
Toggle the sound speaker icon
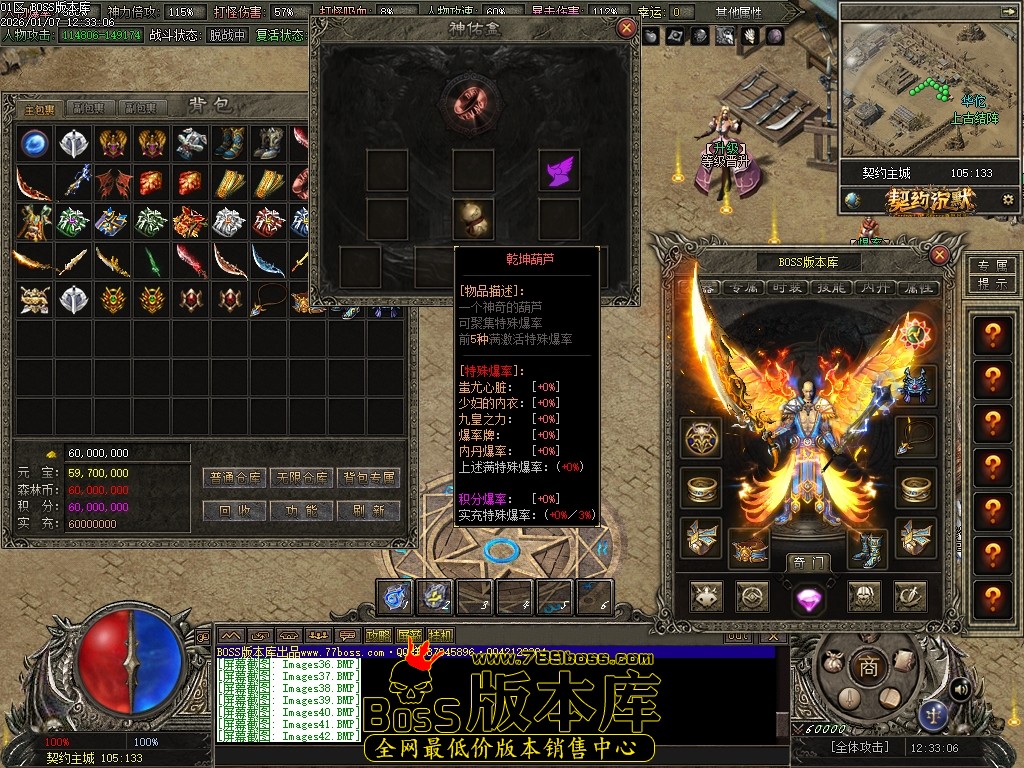960,688
